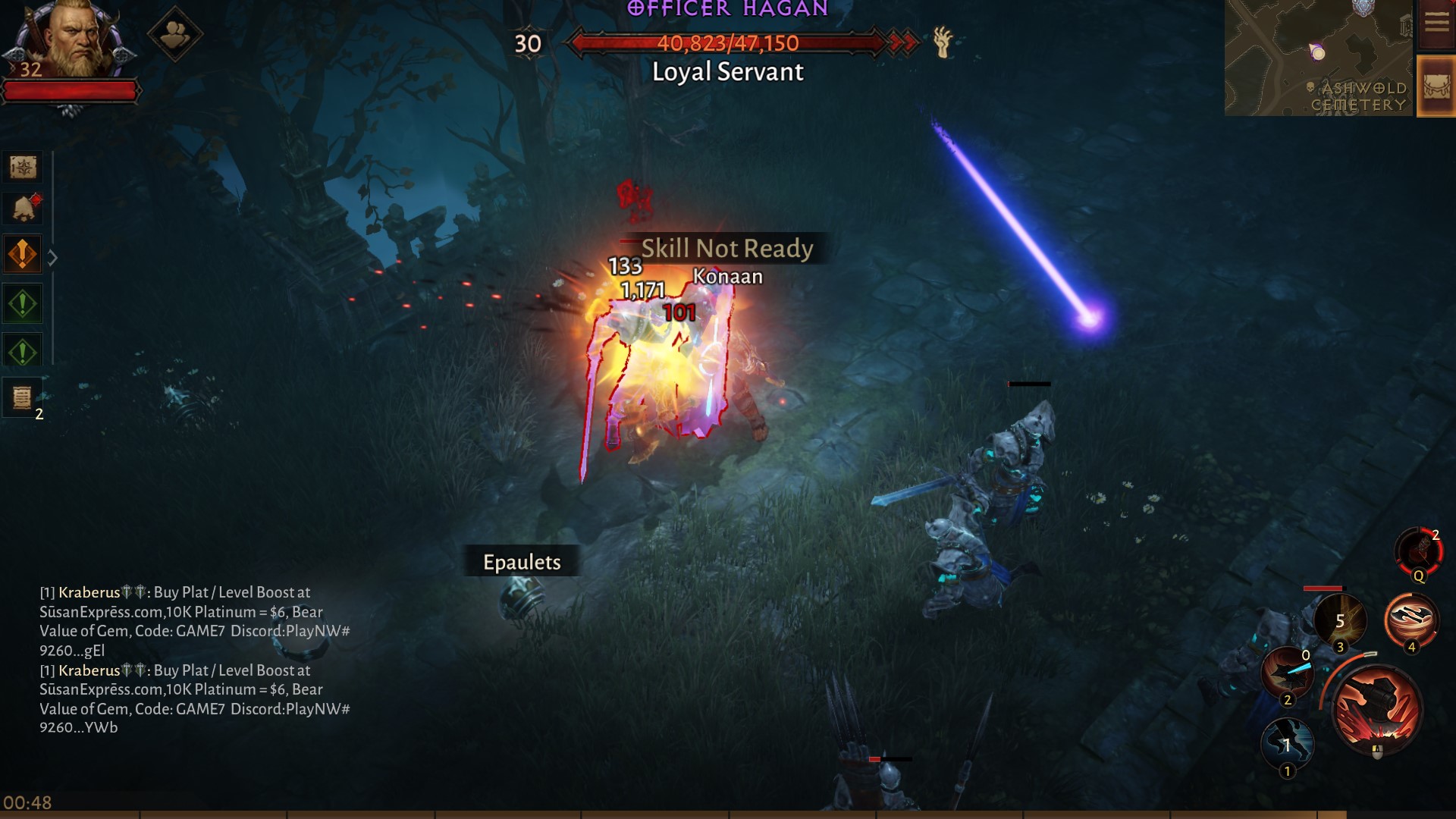Click Officer Hagan's health bar
Image resolution: width=1456 pixels, height=819 pixels.
pos(728,43)
